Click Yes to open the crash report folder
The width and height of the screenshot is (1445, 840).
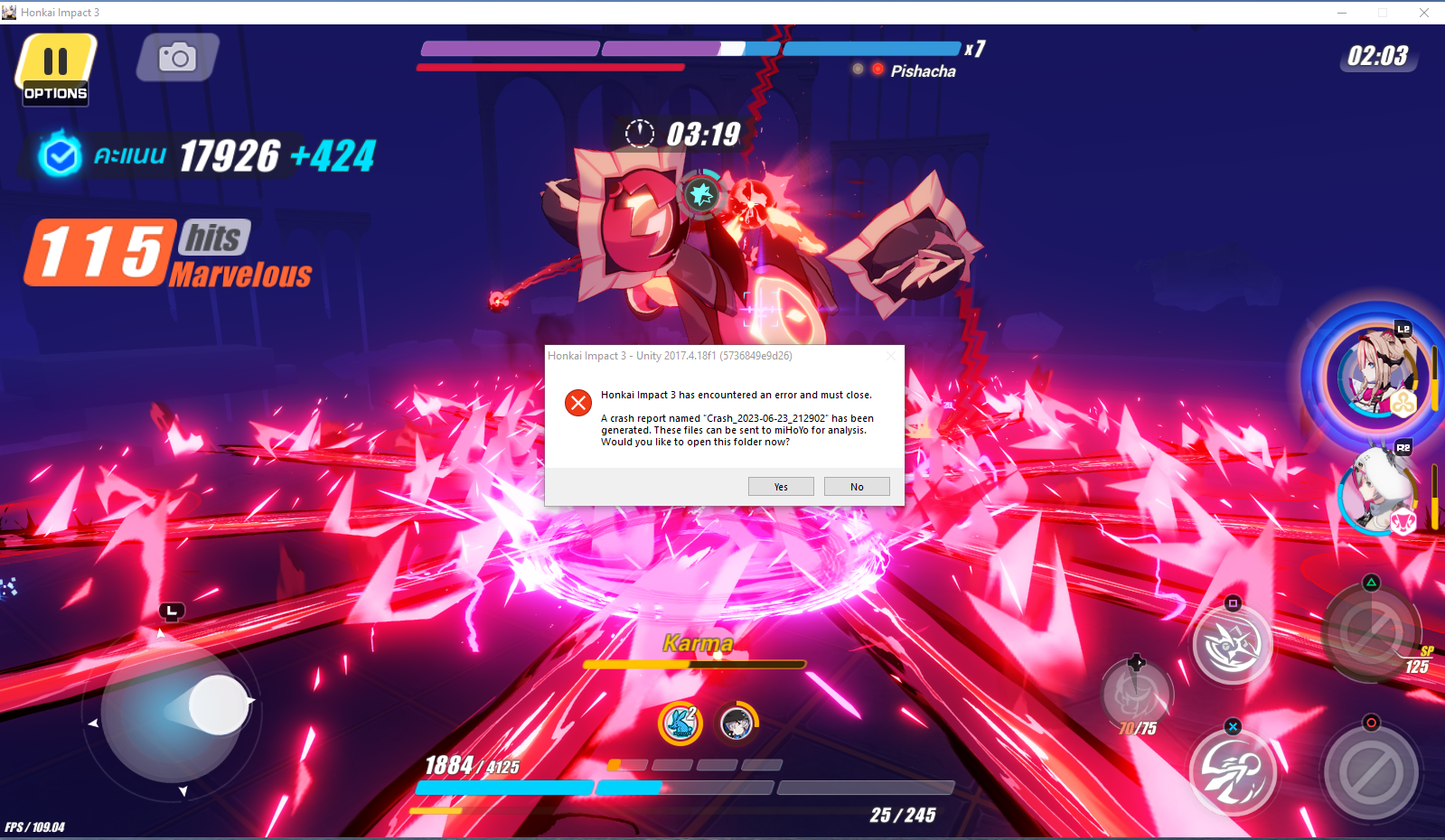(x=780, y=486)
